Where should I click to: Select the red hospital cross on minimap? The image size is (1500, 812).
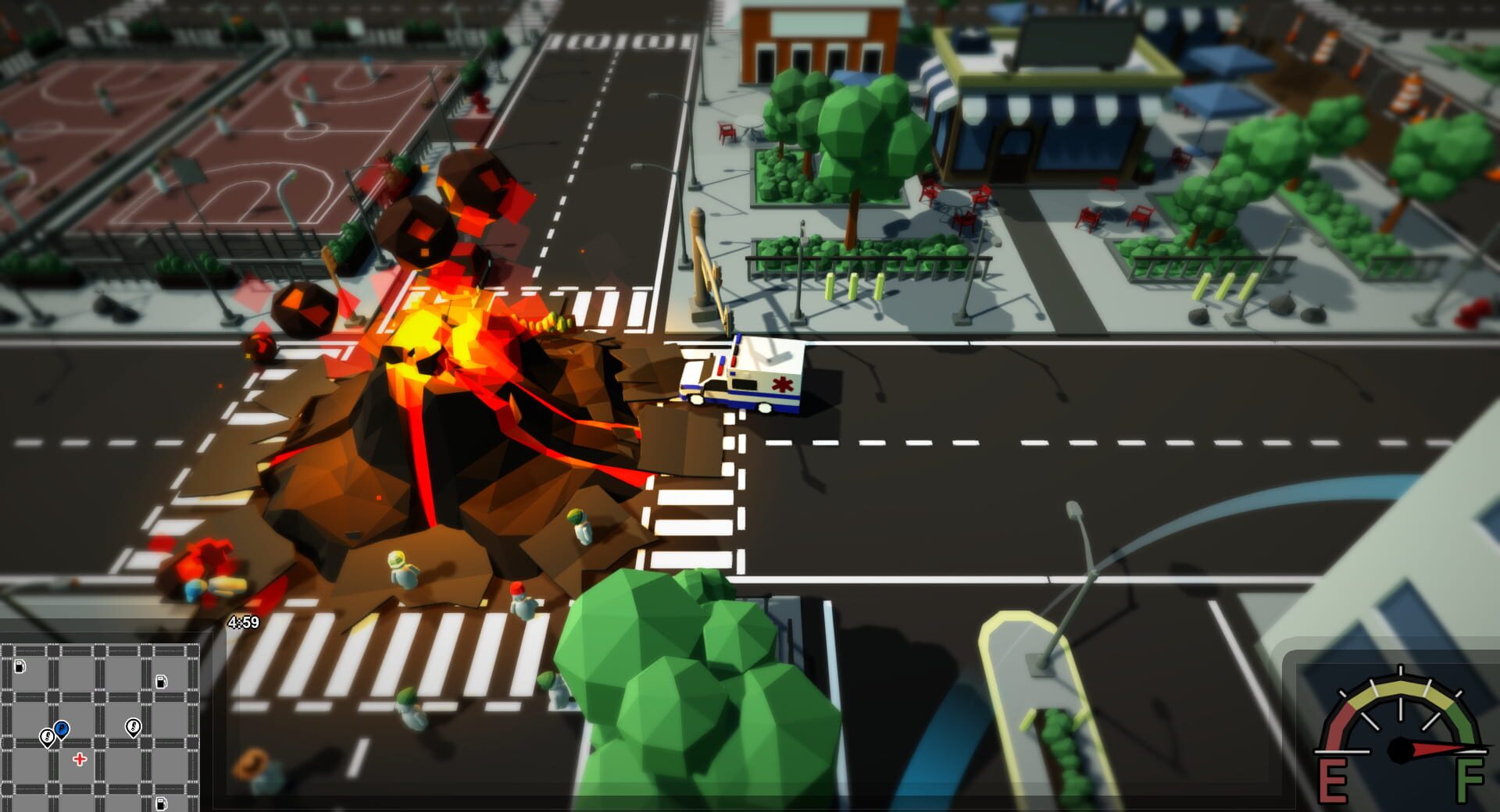(80, 758)
